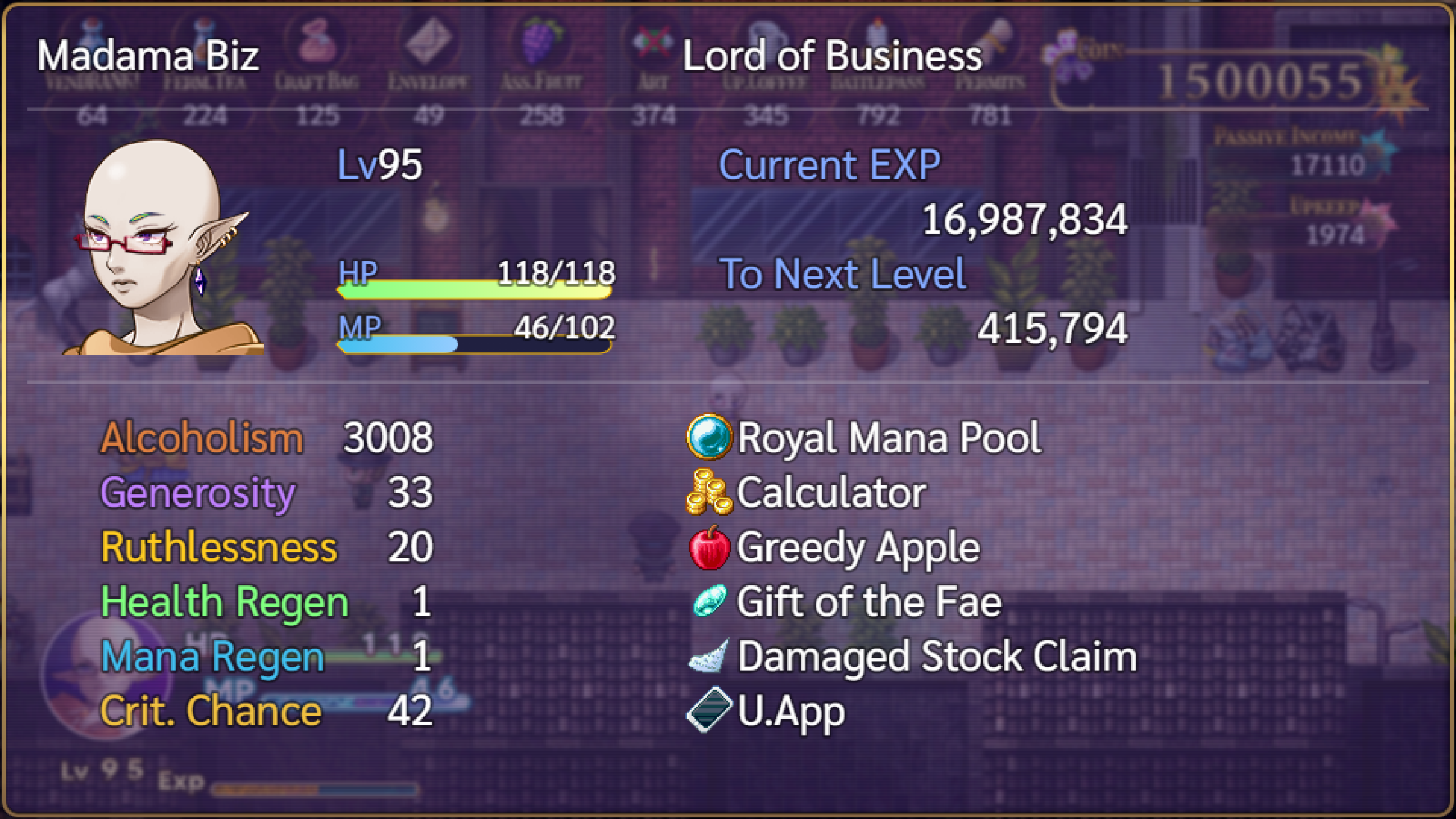
Task: Click the Lord of Business title
Action: point(832,56)
